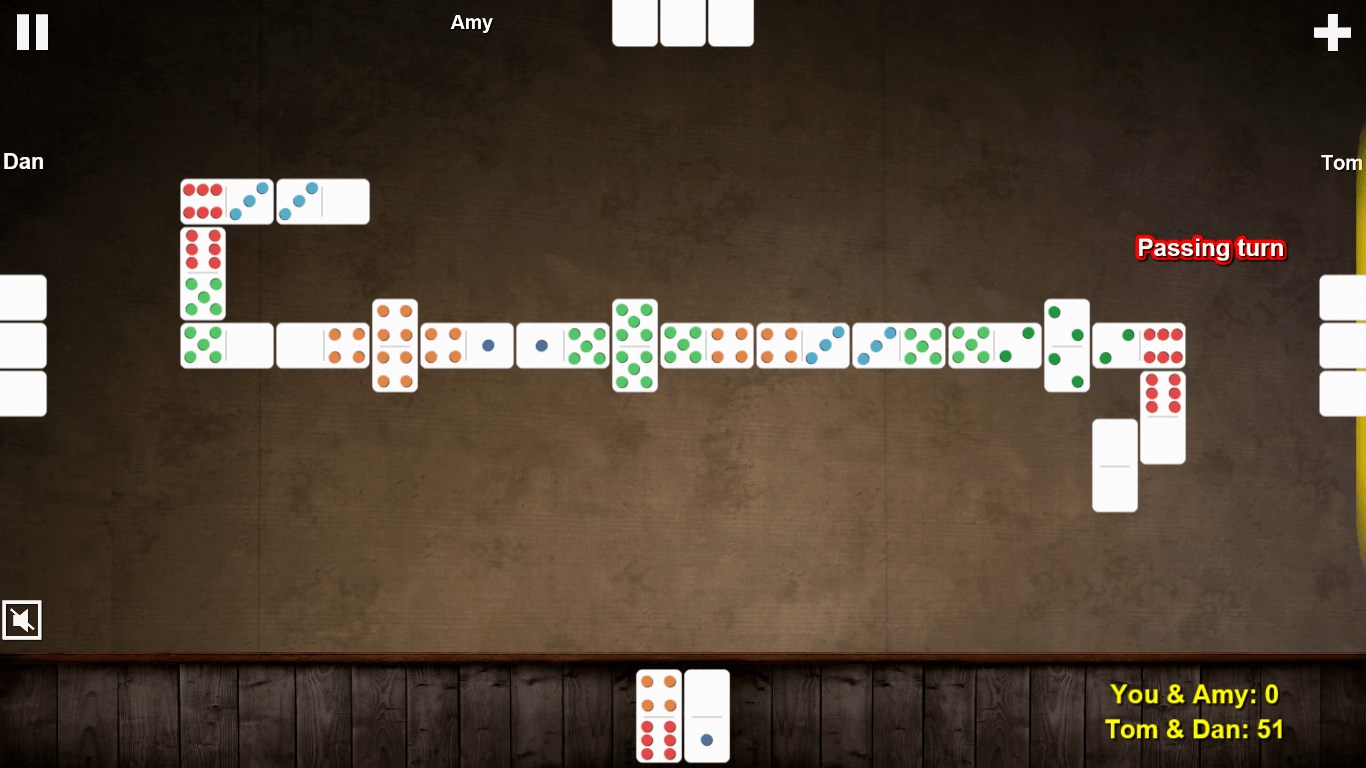Select the pause bars in top-left corner

31,32
